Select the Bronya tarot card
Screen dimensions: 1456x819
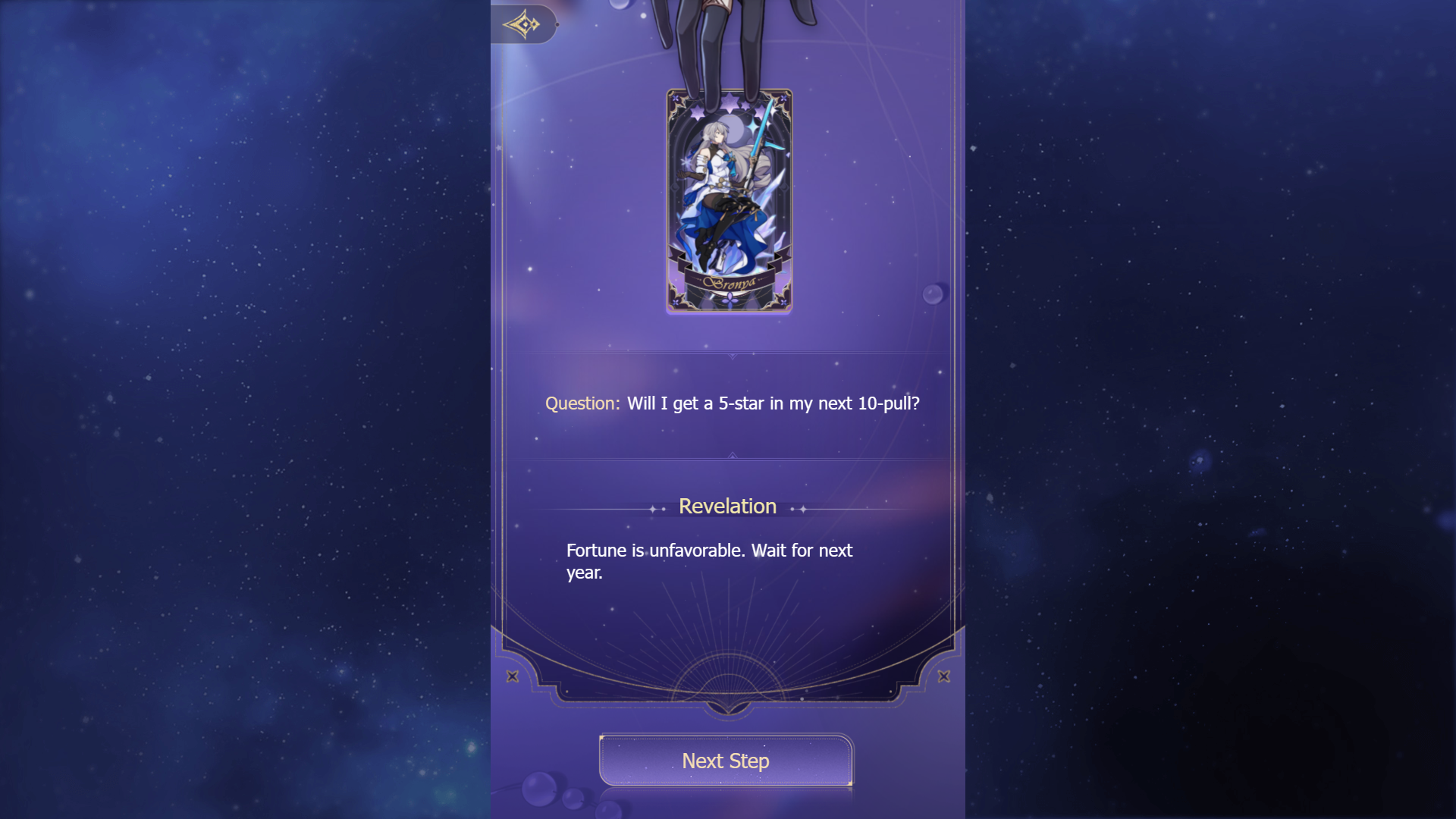pos(730,201)
